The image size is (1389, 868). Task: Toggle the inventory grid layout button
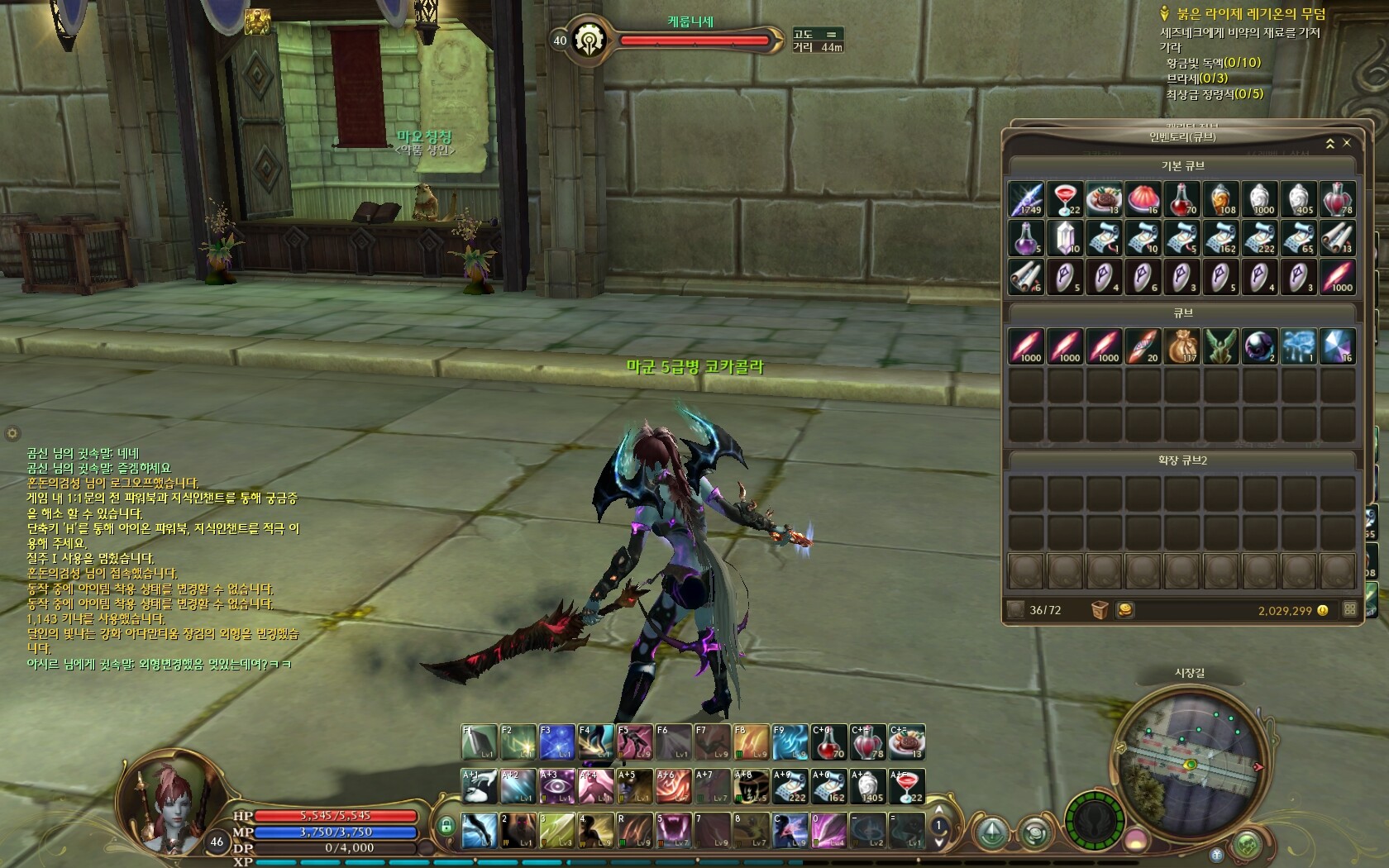pos(1349,610)
